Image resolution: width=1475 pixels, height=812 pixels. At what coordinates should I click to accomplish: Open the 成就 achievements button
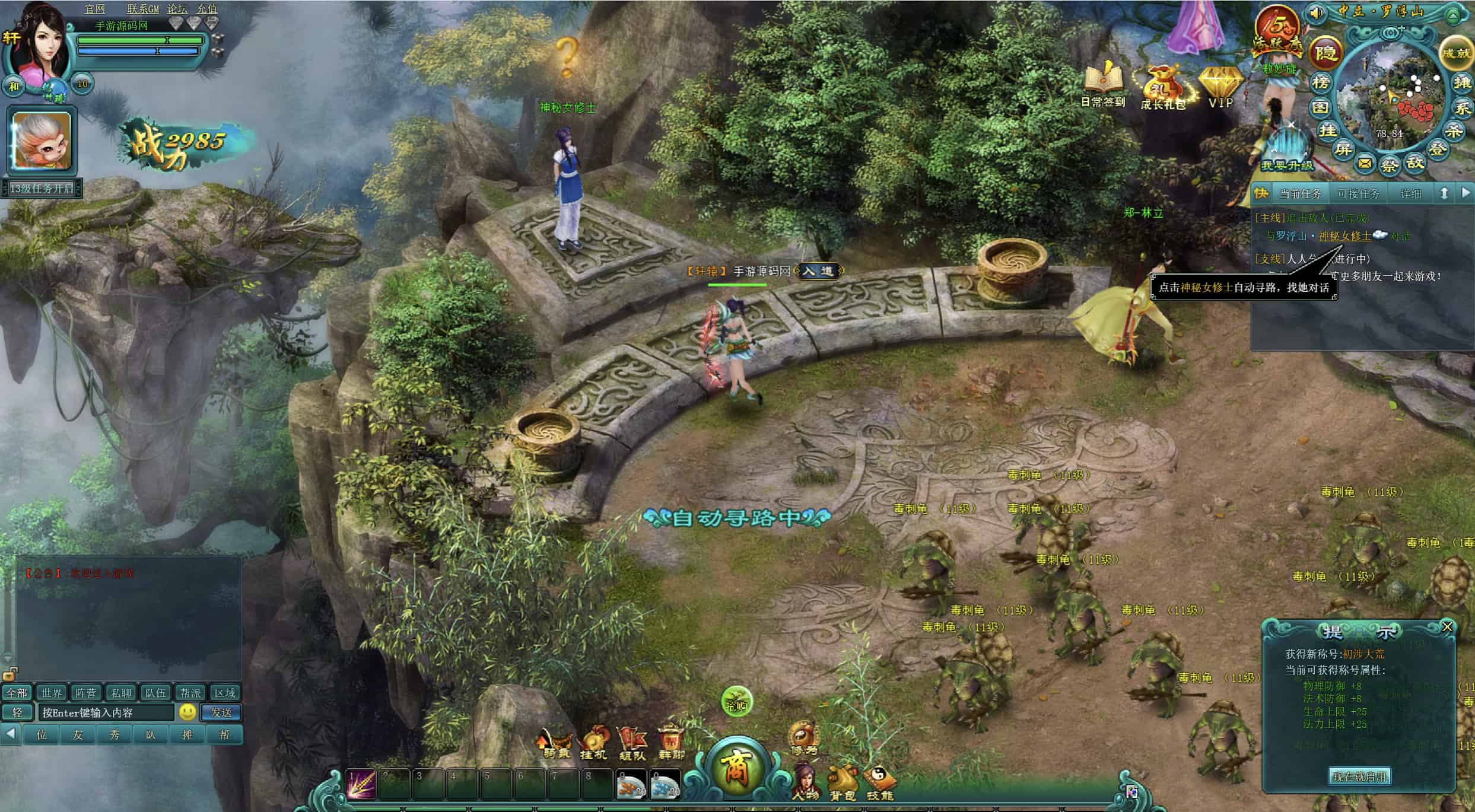pyautogui.click(x=1457, y=53)
